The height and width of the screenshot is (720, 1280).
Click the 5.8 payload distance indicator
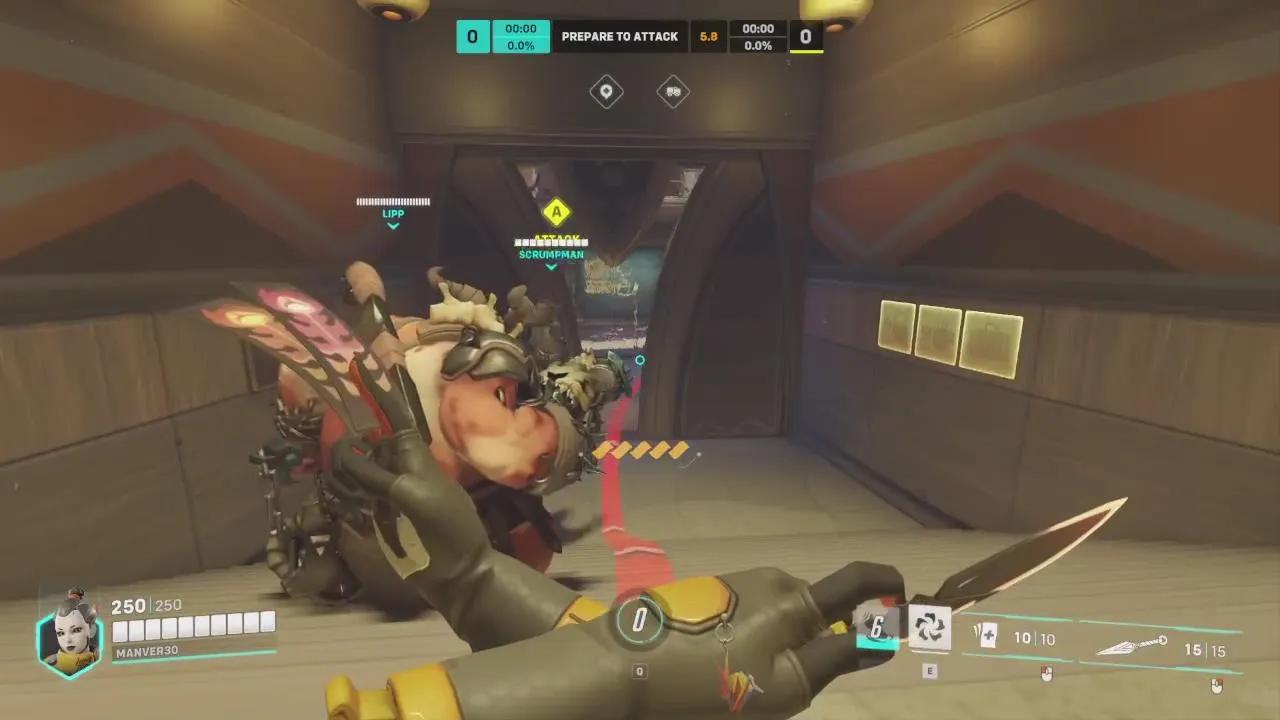tap(708, 36)
